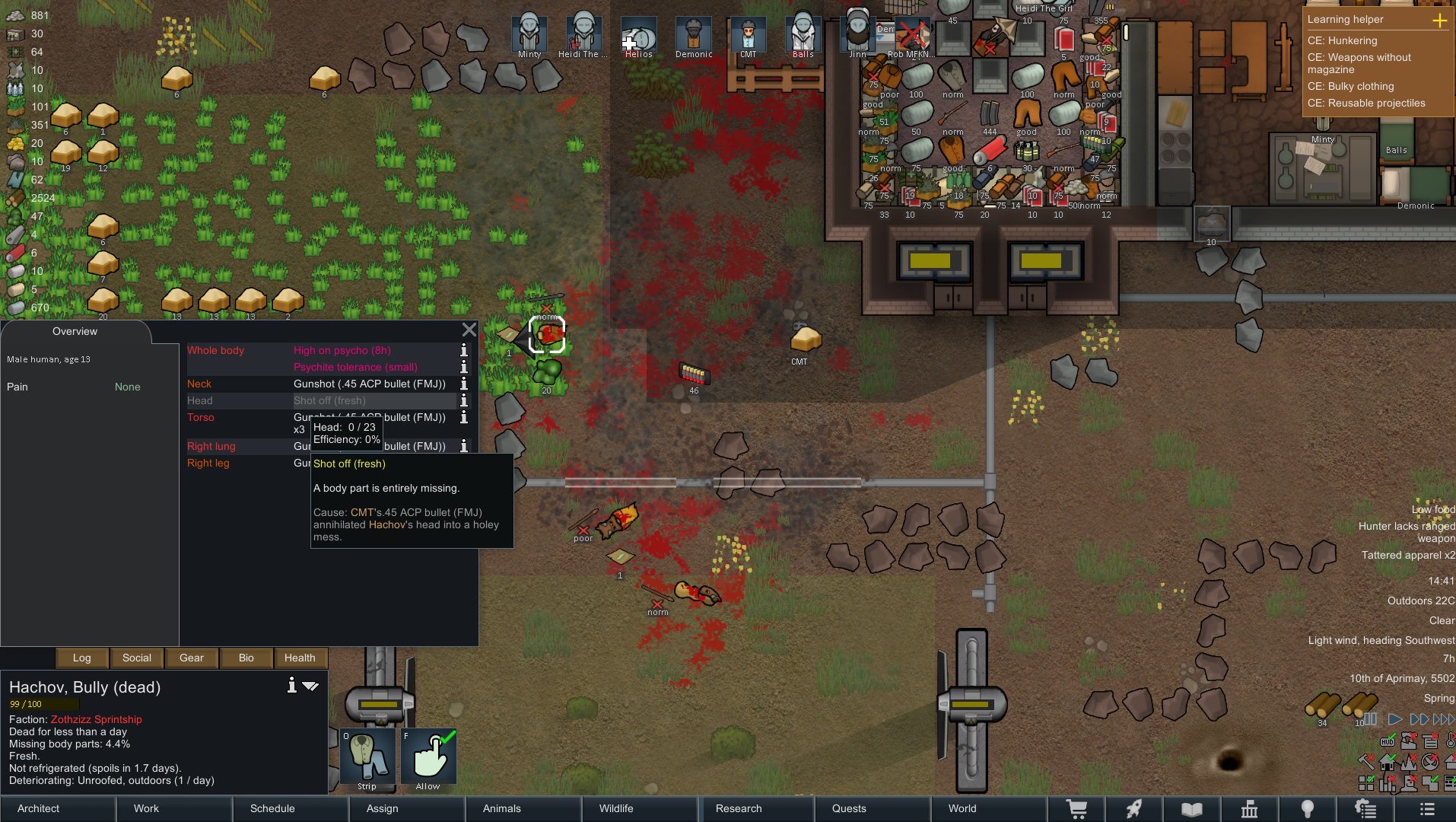Click the Strip order icon
Viewport: 1456px width, 822px height.
click(367, 757)
